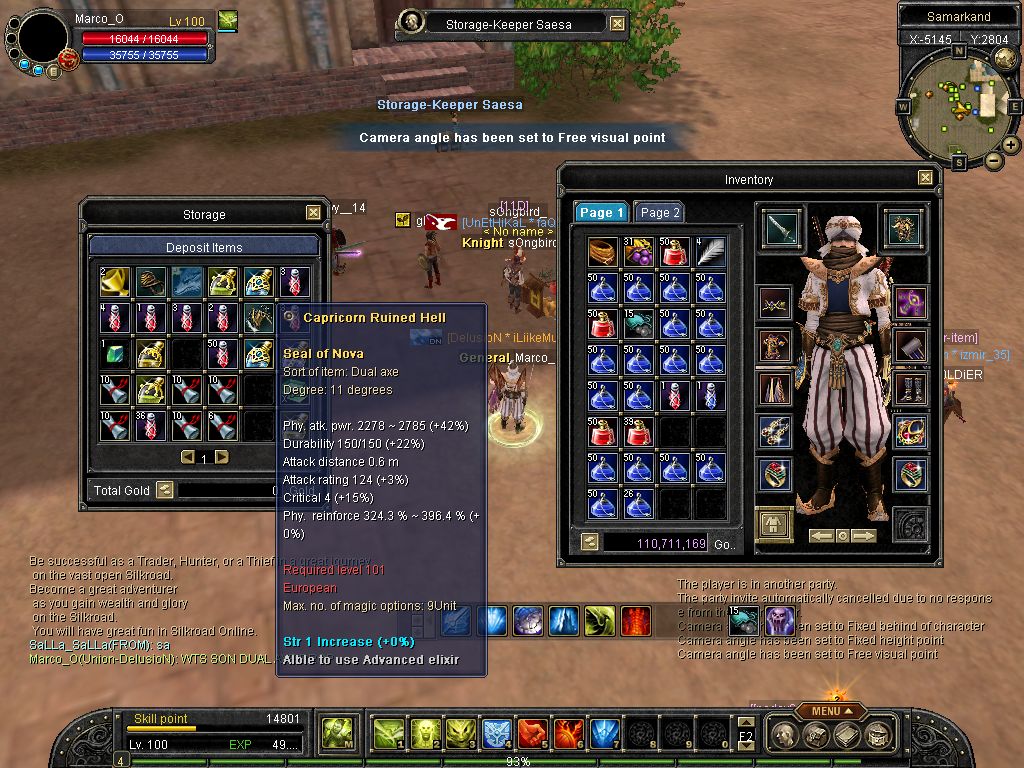Zoom out the minimap with minus button
Screen dimensions: 1024x768
tap(994, 160)
